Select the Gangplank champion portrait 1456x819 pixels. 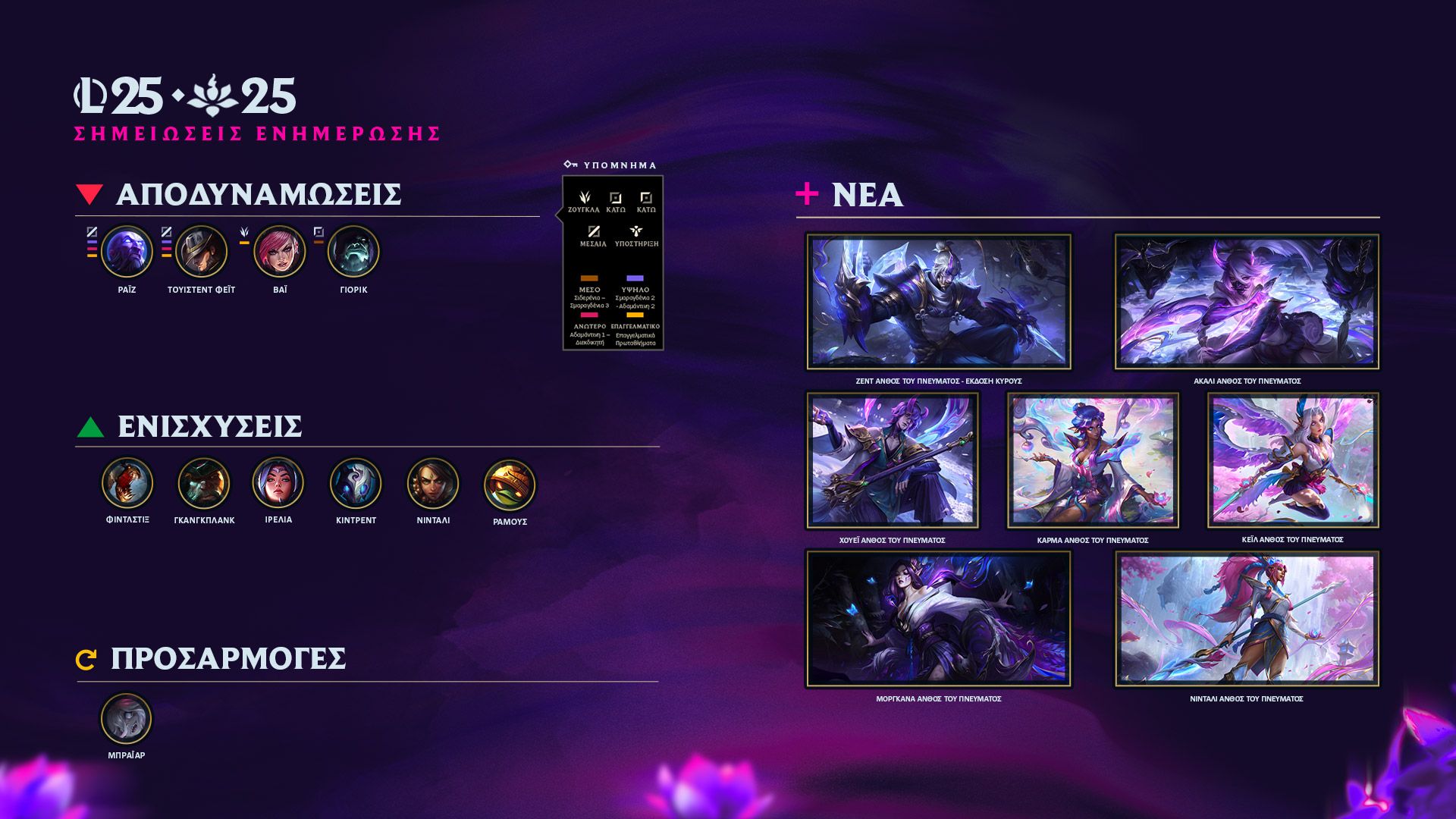coord(203,483)
